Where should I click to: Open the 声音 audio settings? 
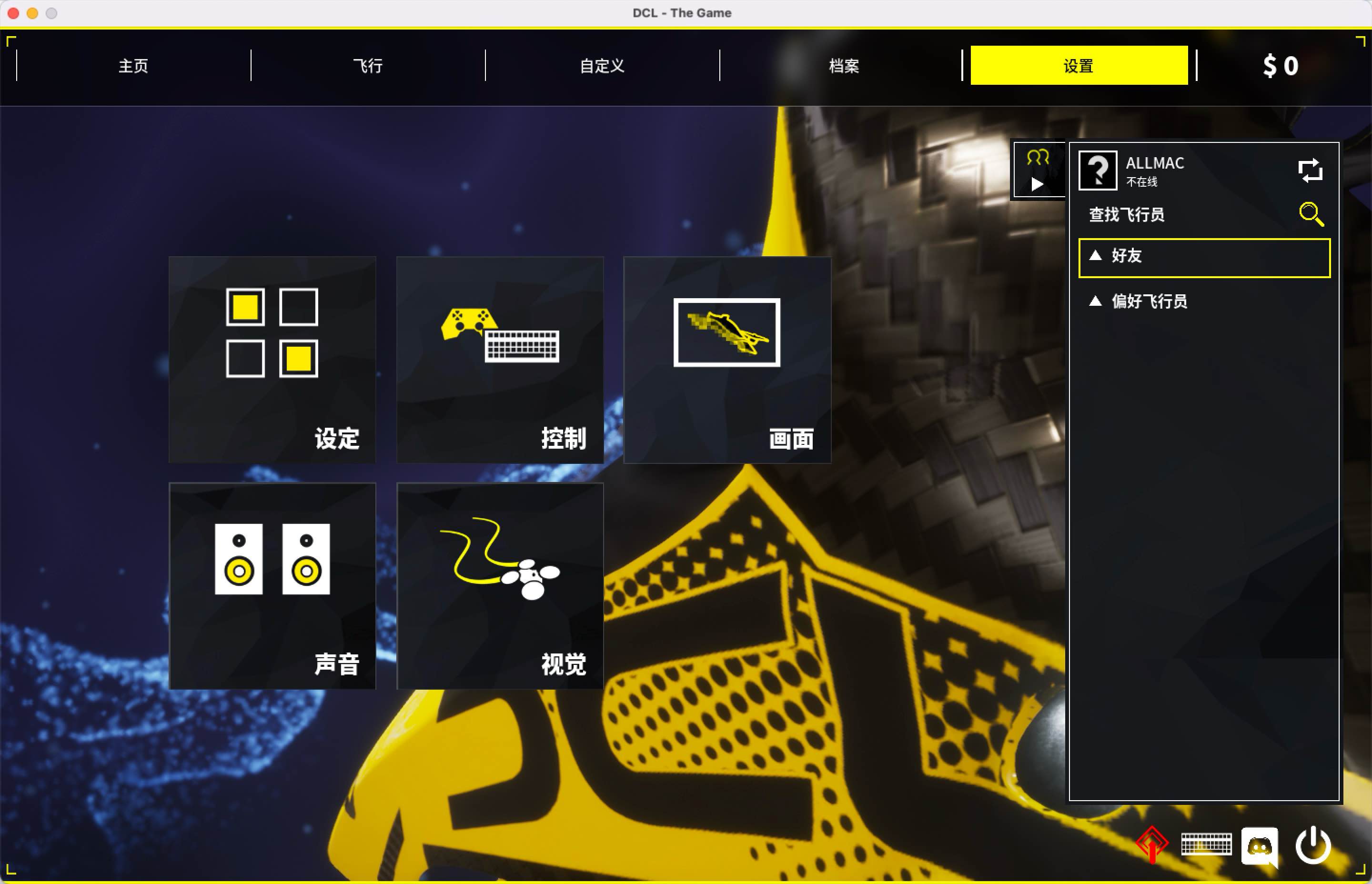coord(272,585)
